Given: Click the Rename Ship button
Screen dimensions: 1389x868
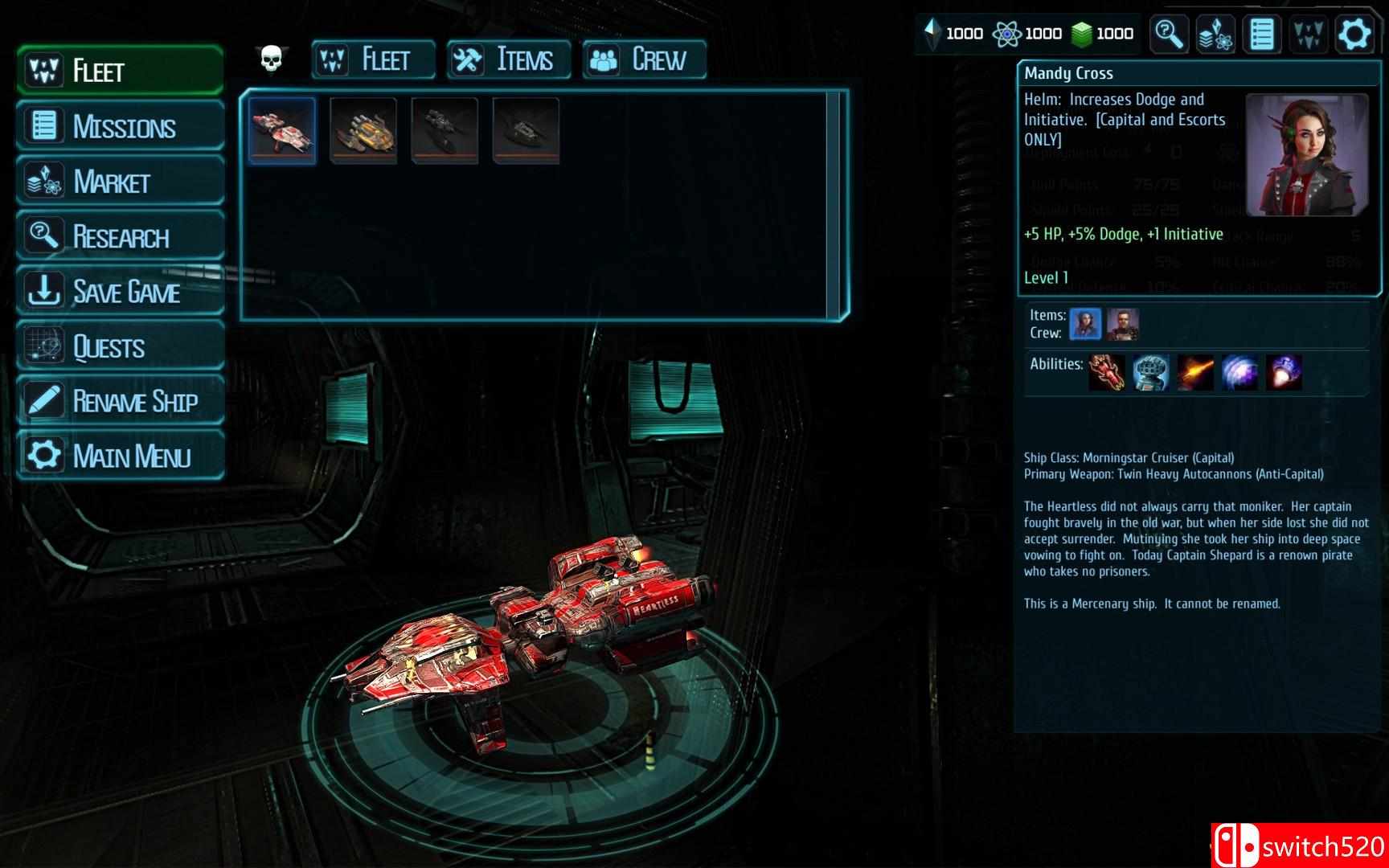Looking at the screenshot, I should pos(121,401).
